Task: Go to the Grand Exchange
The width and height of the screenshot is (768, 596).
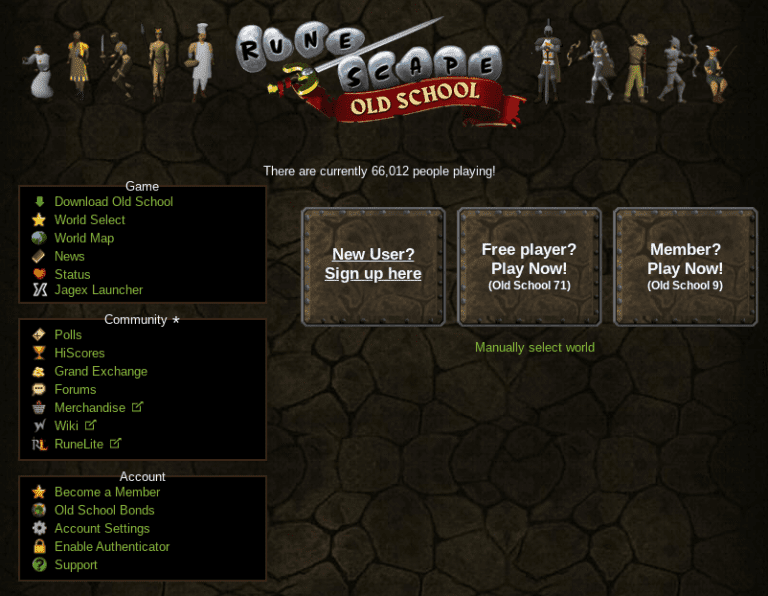Action: [101, 371]
